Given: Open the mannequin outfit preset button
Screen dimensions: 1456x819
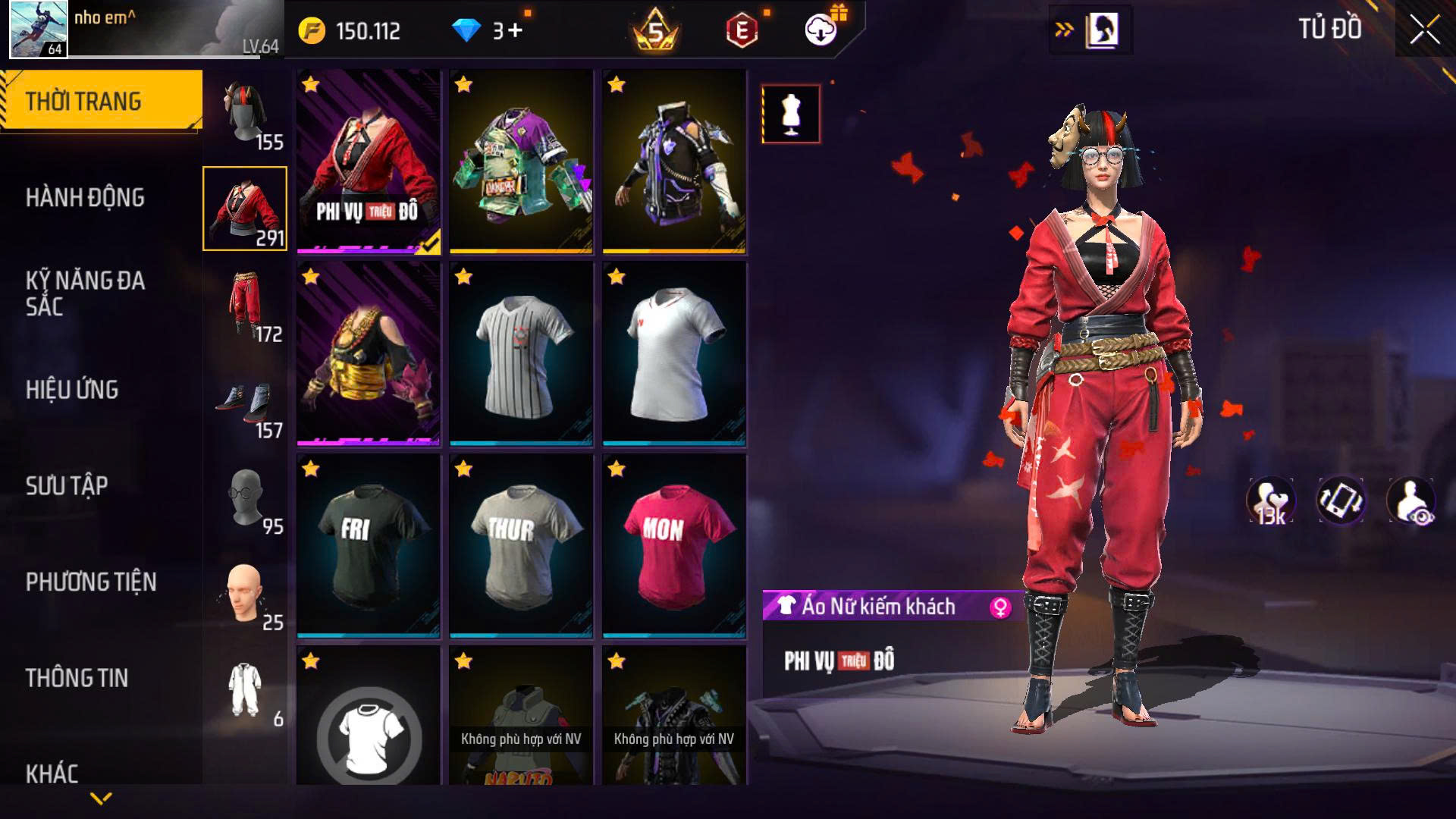Looking at the screenshot, I should [x=791, y=115].
